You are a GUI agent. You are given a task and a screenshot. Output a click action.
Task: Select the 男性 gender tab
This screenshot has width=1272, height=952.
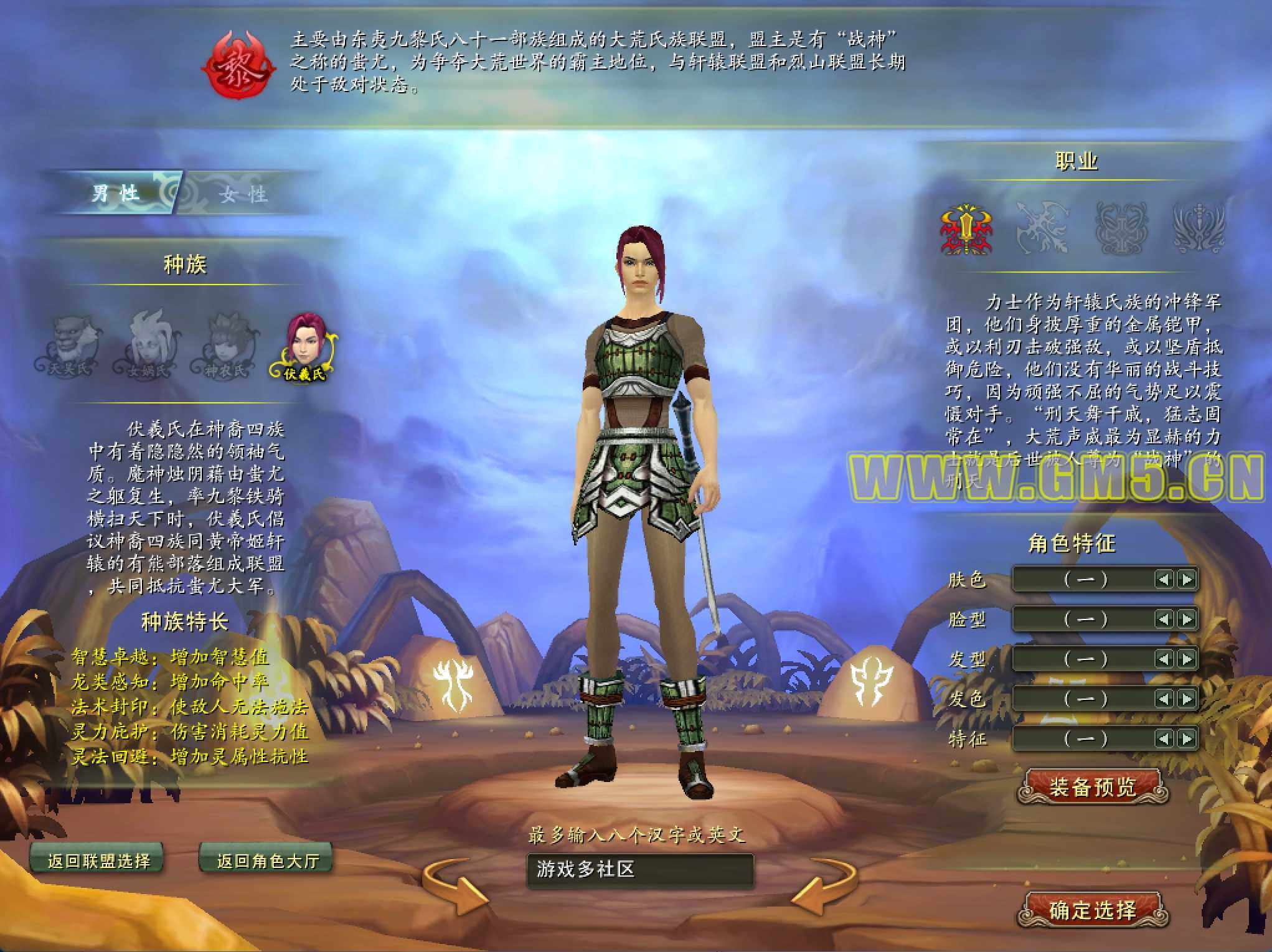coord(116,193)
